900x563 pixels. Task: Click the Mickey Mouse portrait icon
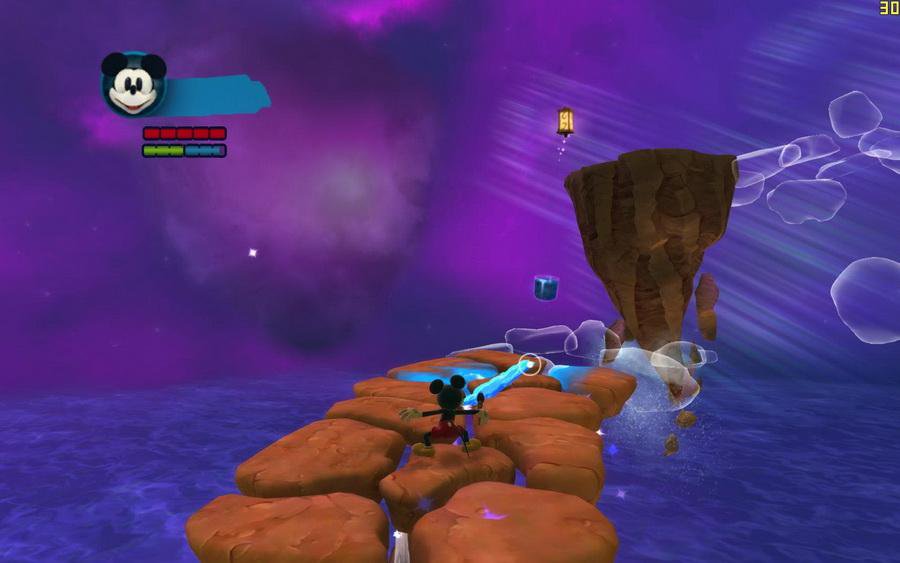[x=133, y=85]
